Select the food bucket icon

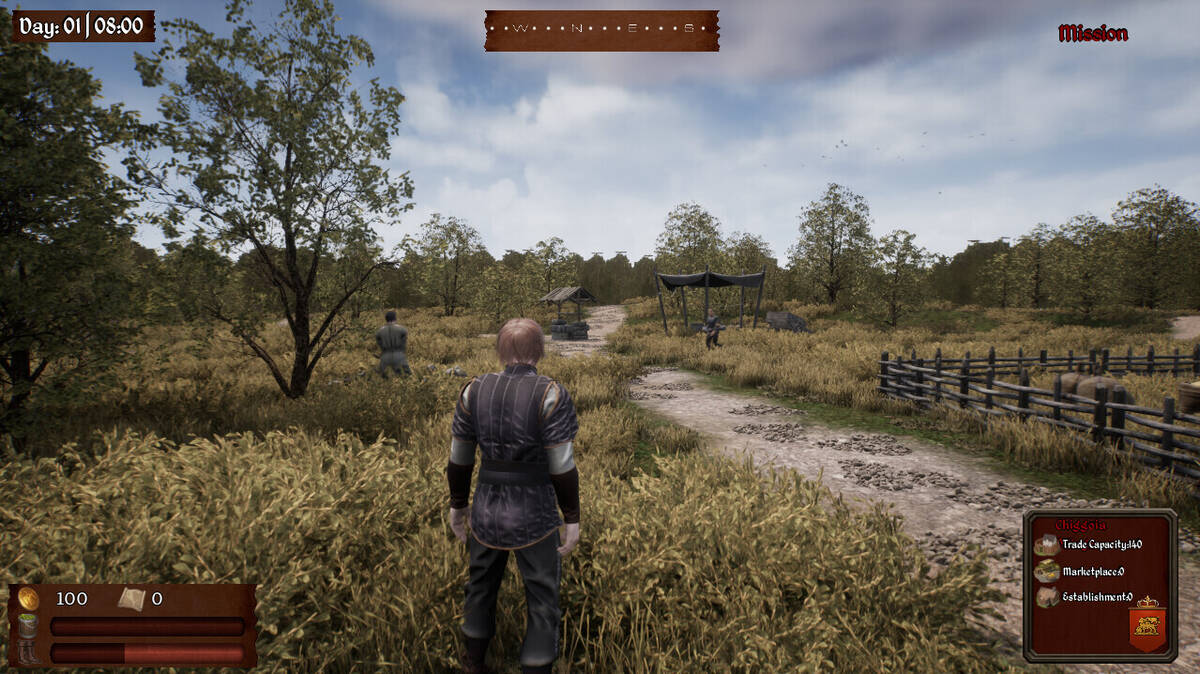[28, 626]
